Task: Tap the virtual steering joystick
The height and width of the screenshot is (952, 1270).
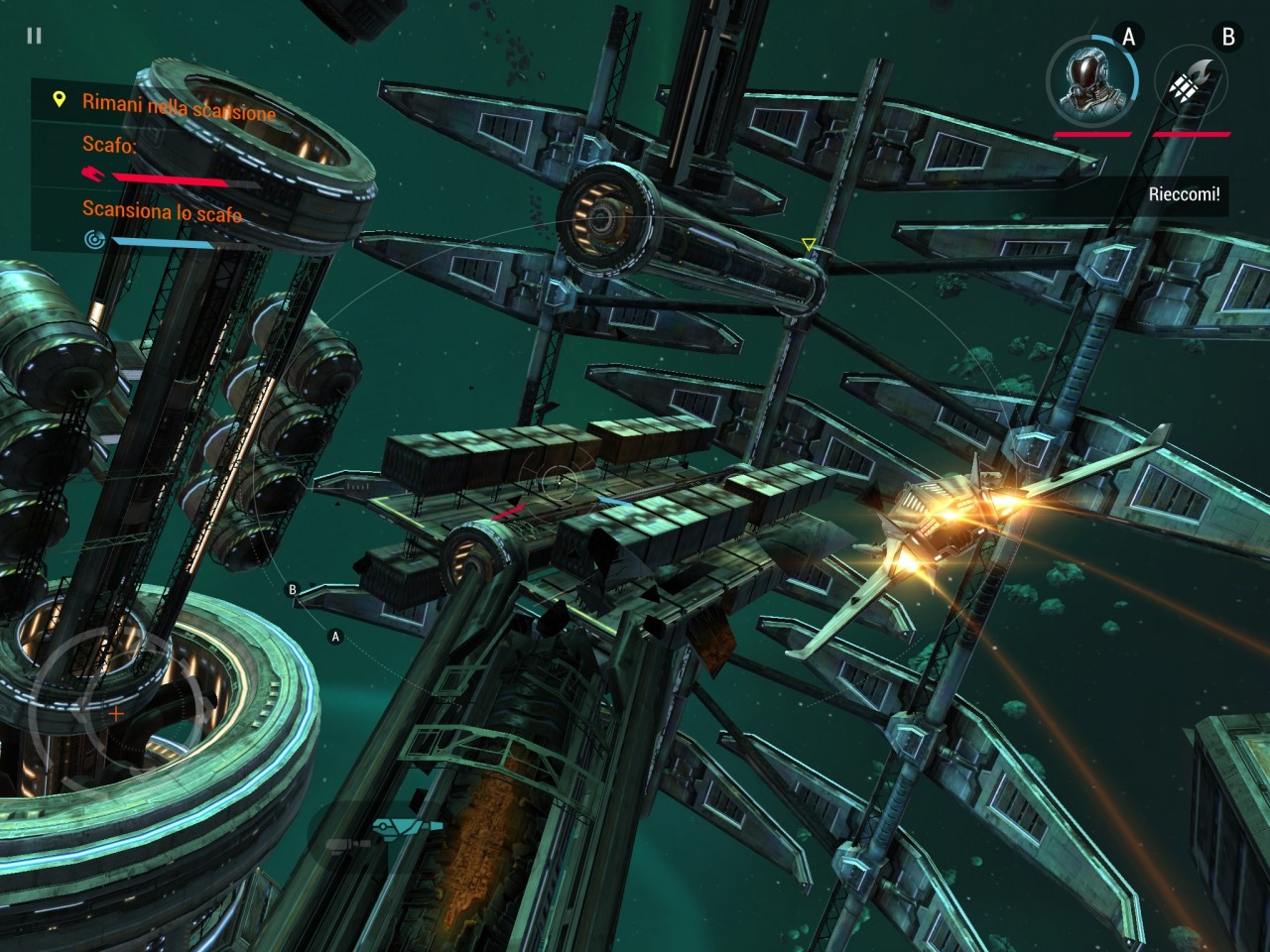Action: [x=116, y=711]
